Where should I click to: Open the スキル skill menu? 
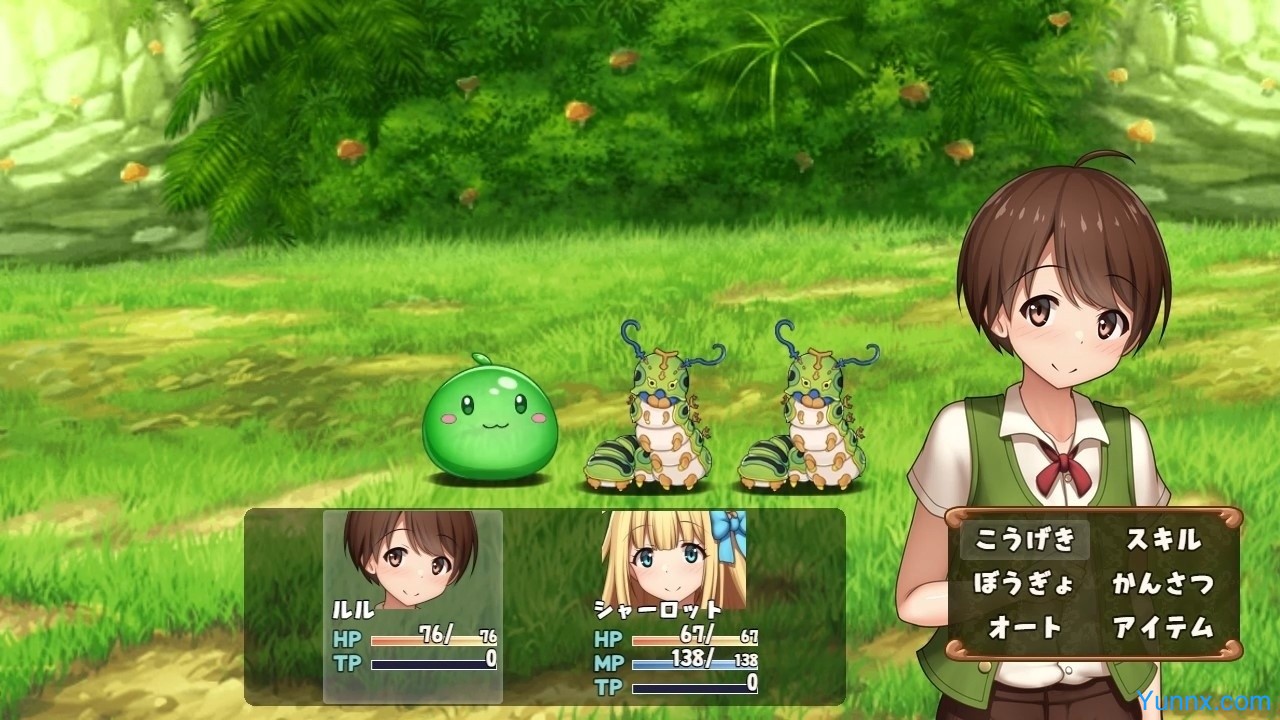pyautogui.click(x=1163, y=540)
